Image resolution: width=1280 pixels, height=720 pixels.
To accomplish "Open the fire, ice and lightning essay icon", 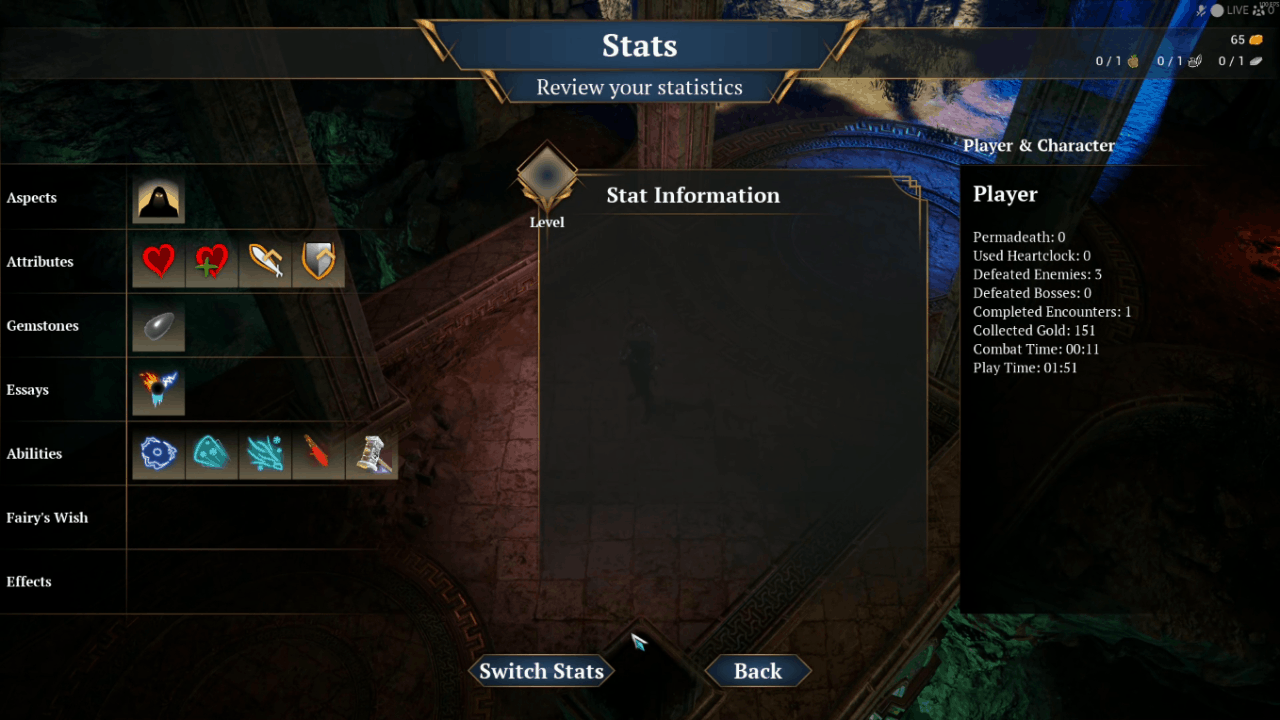I will [x=159, y=390].
